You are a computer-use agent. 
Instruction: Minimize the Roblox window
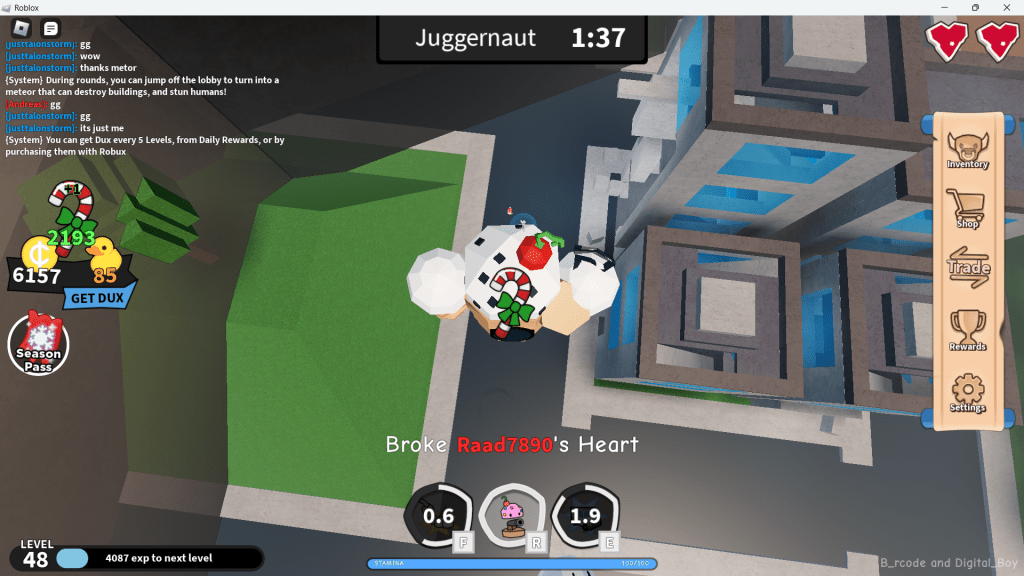944,8
